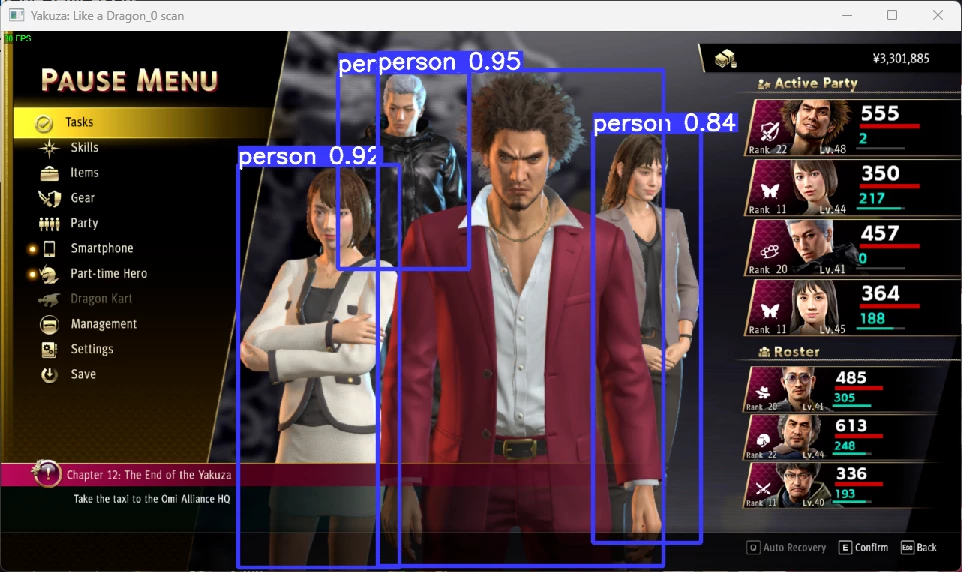962x572 pixels.
Task: Open the Items menu
Action: pos(84,173)
